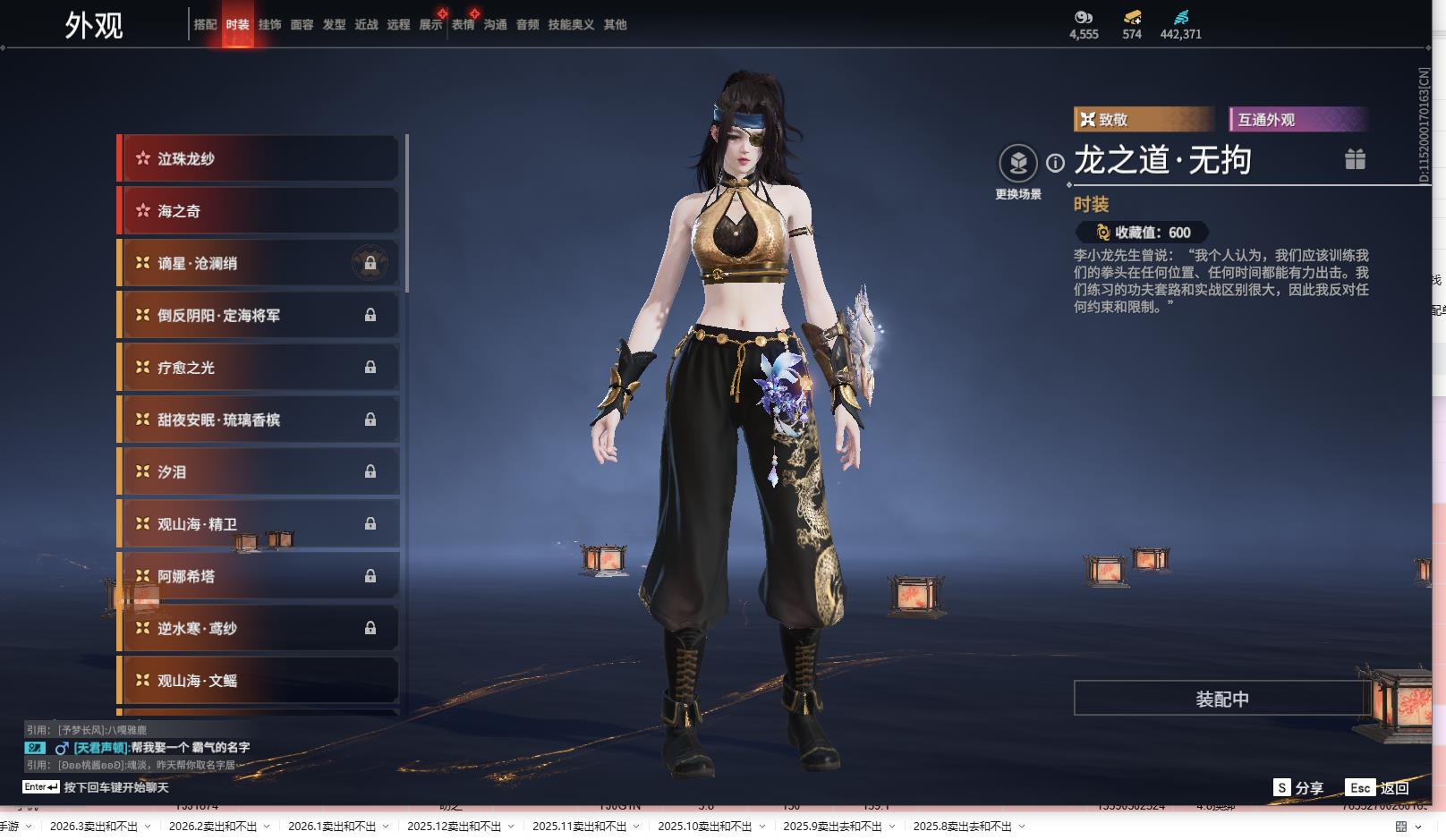The height and width of the screenshot is (840, 1446).
Task: Click the 更换场景 change scene icon
Action: click(1018, 164)
